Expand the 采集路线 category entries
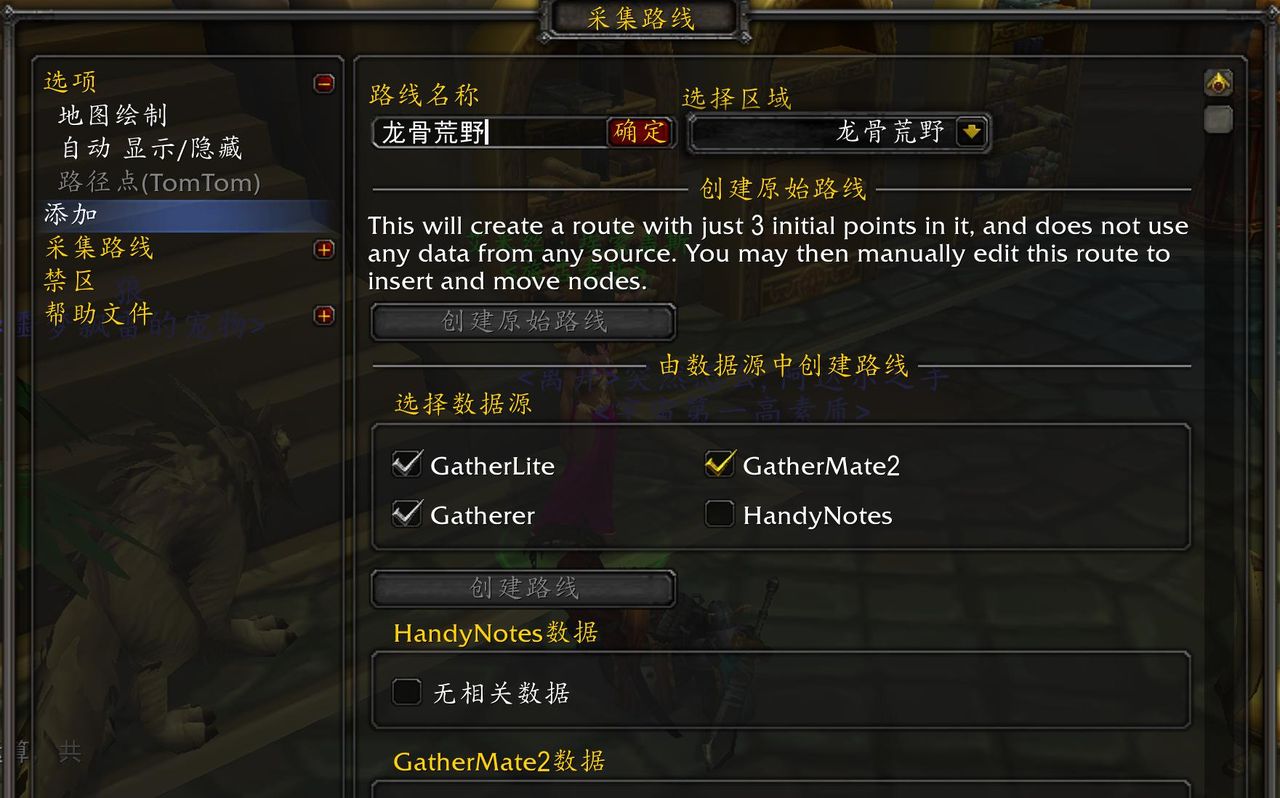The height and width of the screenshot is (798, 1280). coord(323,249)
